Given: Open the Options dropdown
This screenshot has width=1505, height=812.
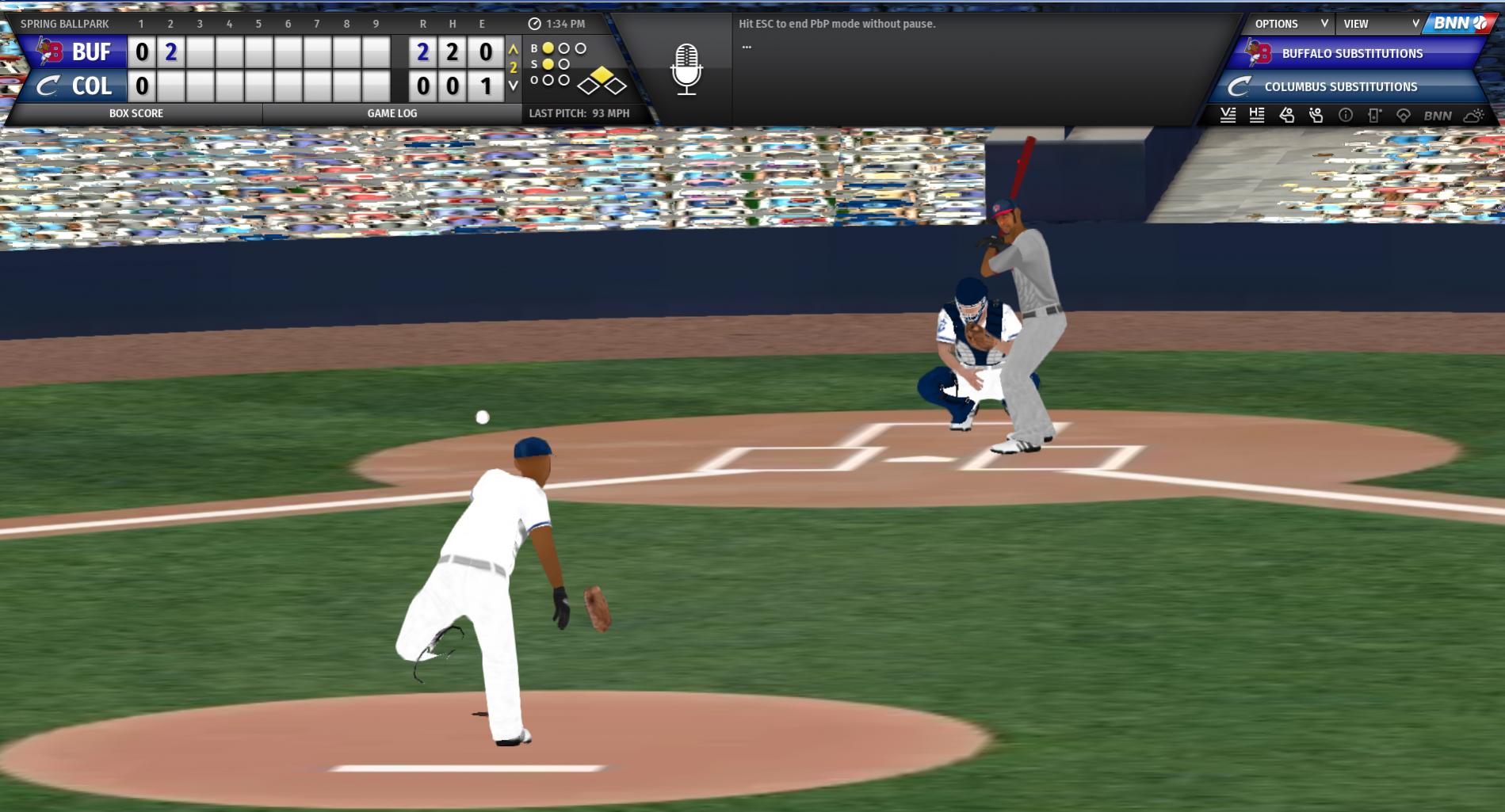Looking at the screenshot, I should 1289,24.
